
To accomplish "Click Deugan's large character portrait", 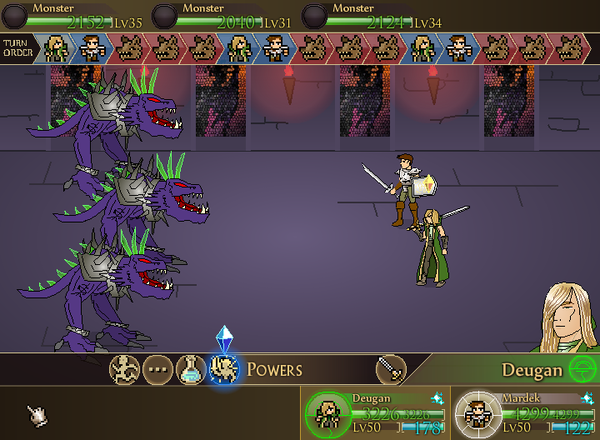I will click(x=570, y=318).
